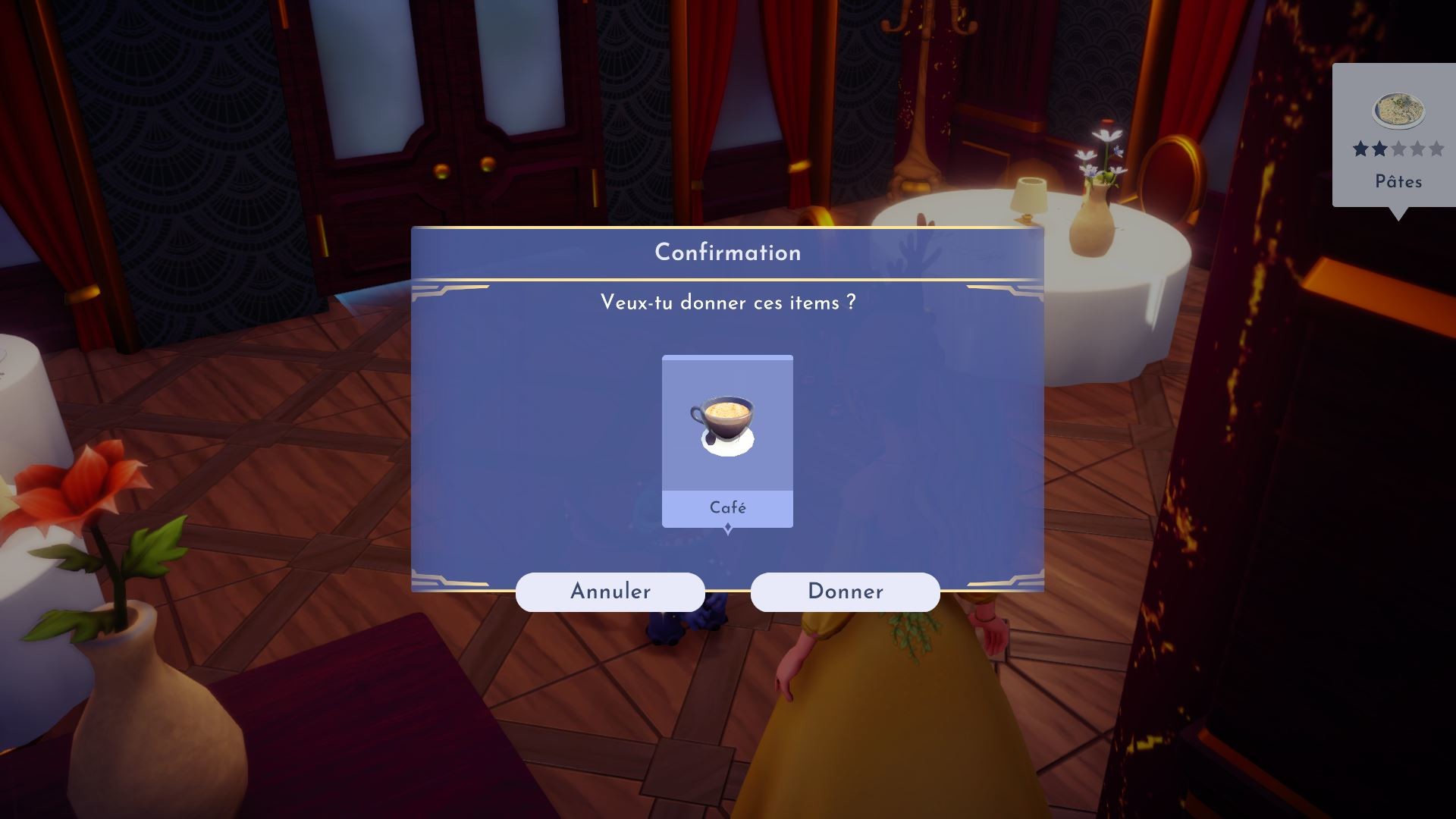1456x819 pixels.
Task: Toggle selection of the Café item card
Action: pos(727,440)
